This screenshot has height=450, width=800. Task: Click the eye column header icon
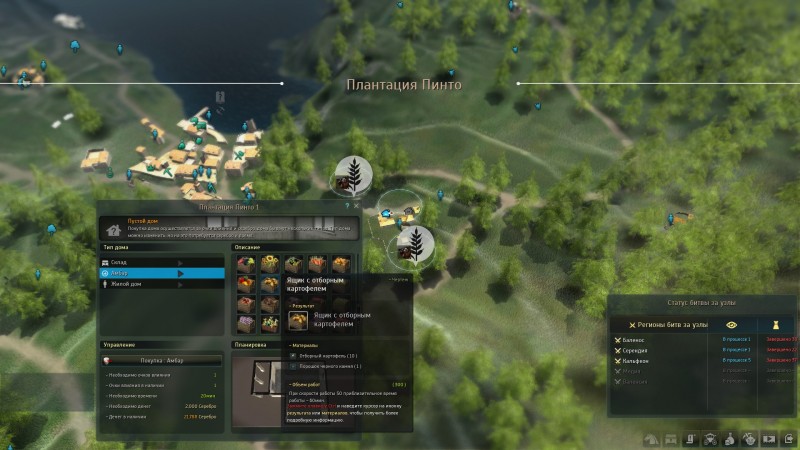[734, 325]
